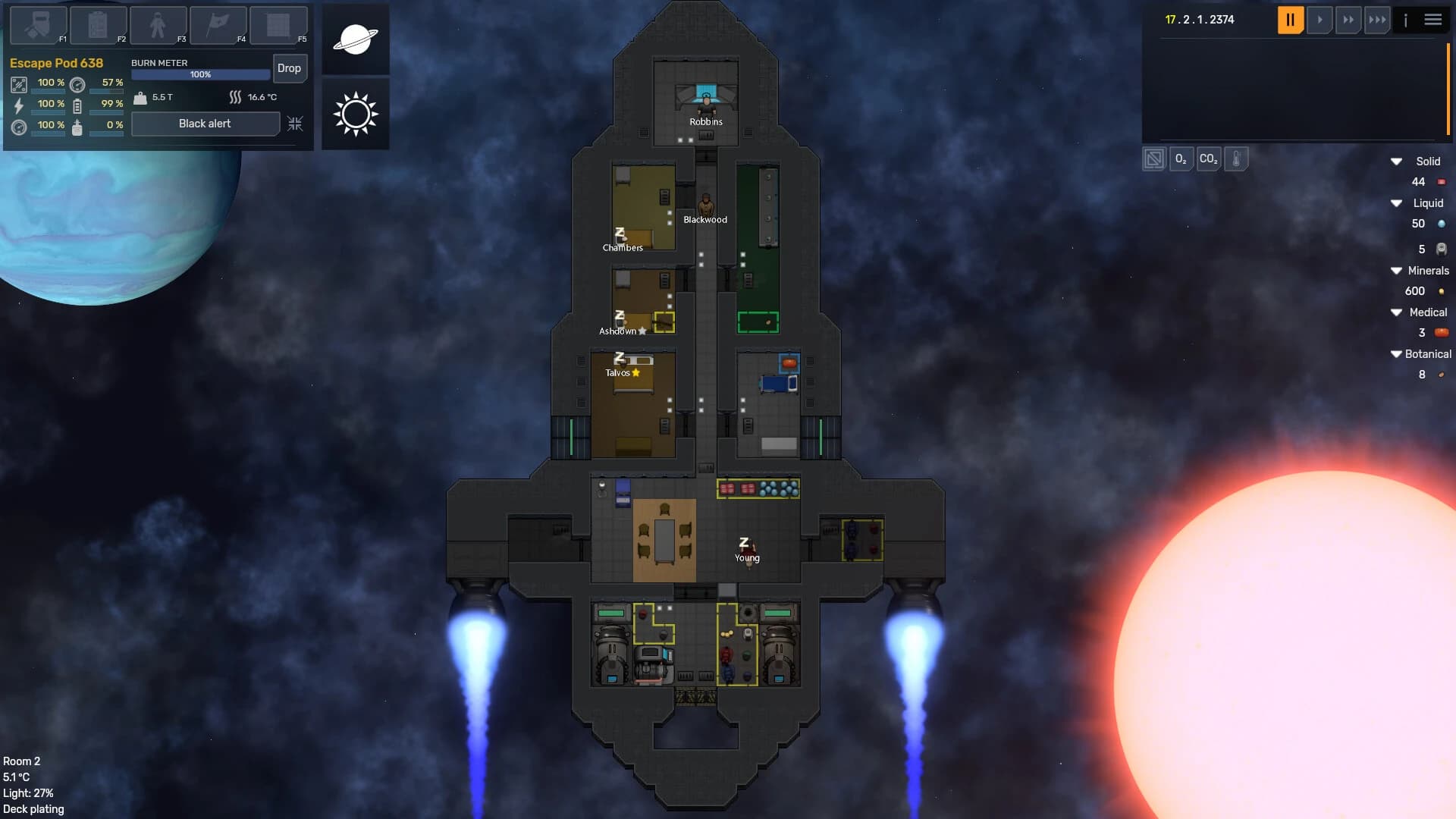Open the info panel via the i icon

[x=1407, y=20]
